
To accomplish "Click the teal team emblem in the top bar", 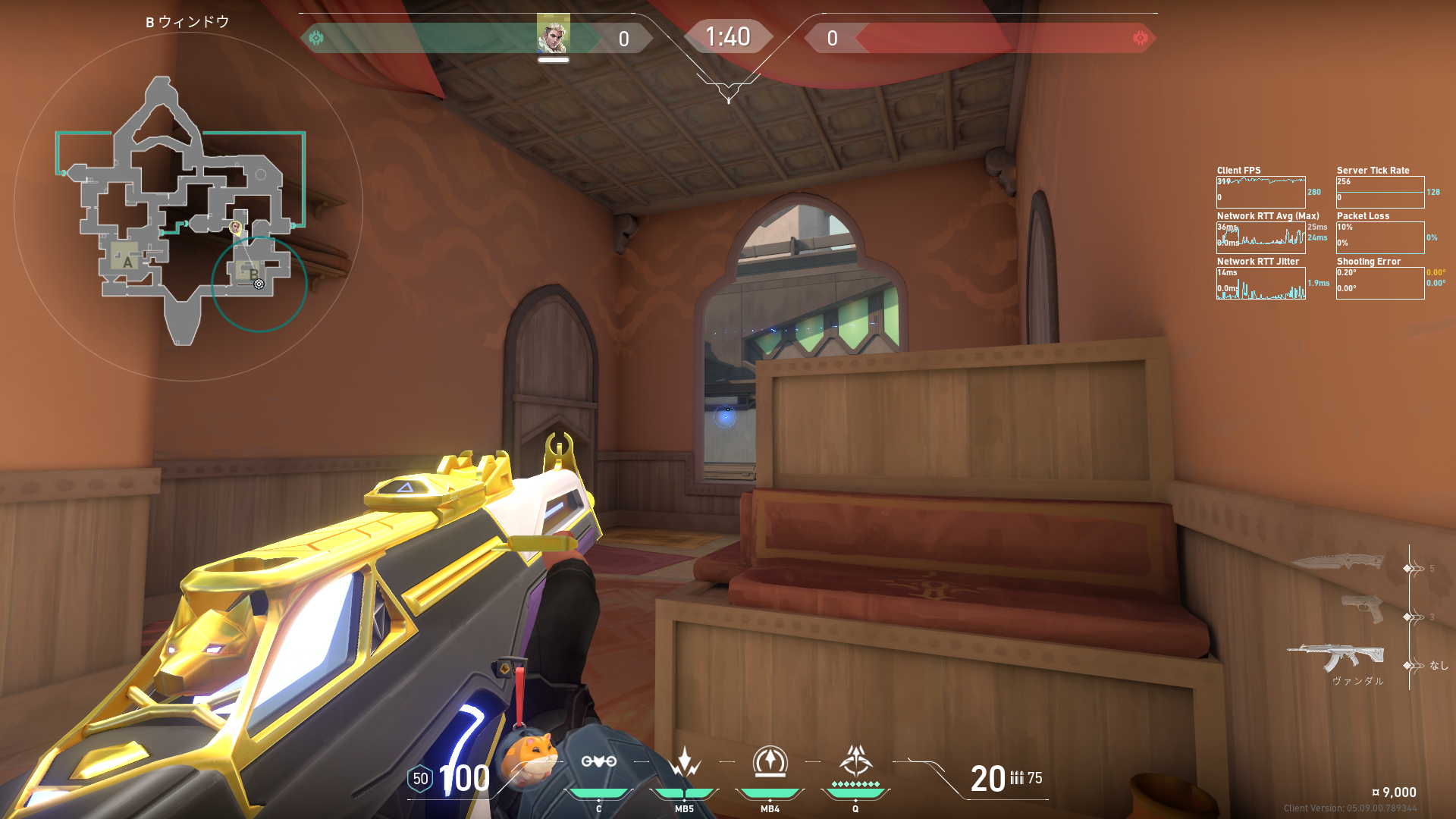I will [x=316, y=38].
